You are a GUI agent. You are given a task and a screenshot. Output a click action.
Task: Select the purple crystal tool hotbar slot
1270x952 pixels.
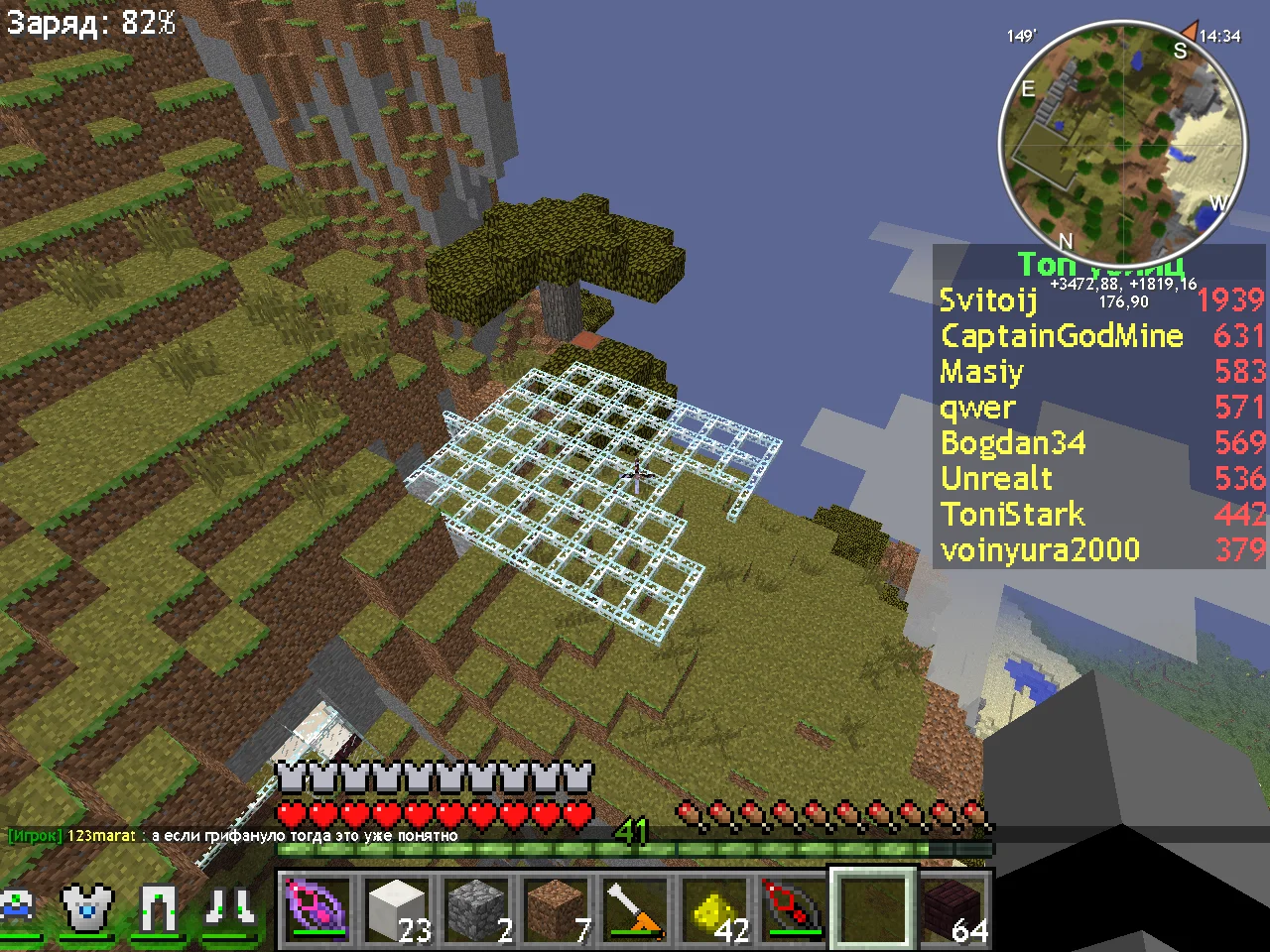pyautogui.click(x=317, y=907)
